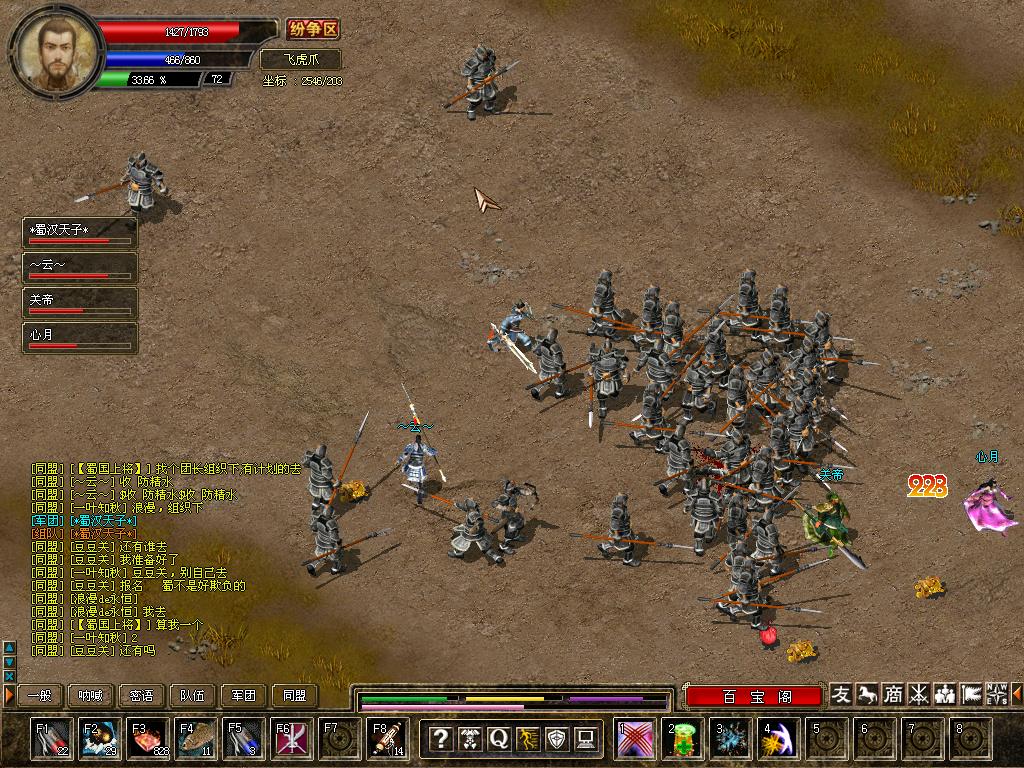Show the 同盟 alliance chat channel
This screenshot has height=768, width=1024.
295,696
